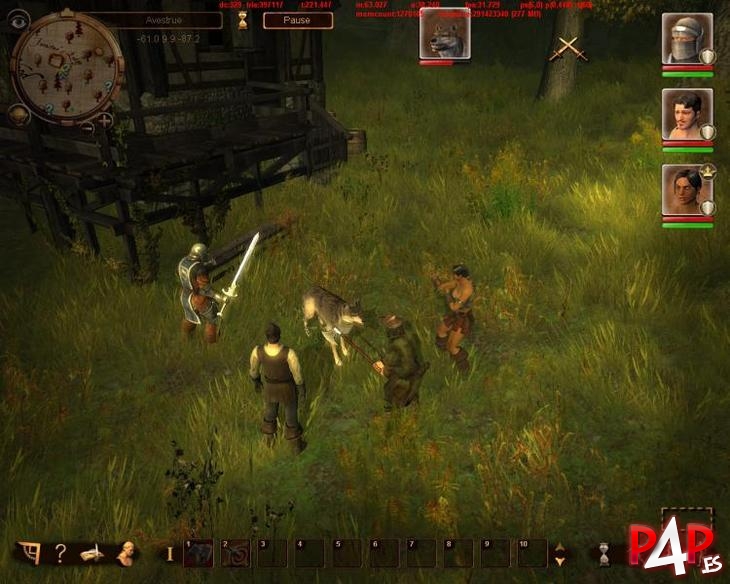This screenshot has height=584, width=730.
Task: Activate hotbar slot 2
Action: [x=235, y=553]
